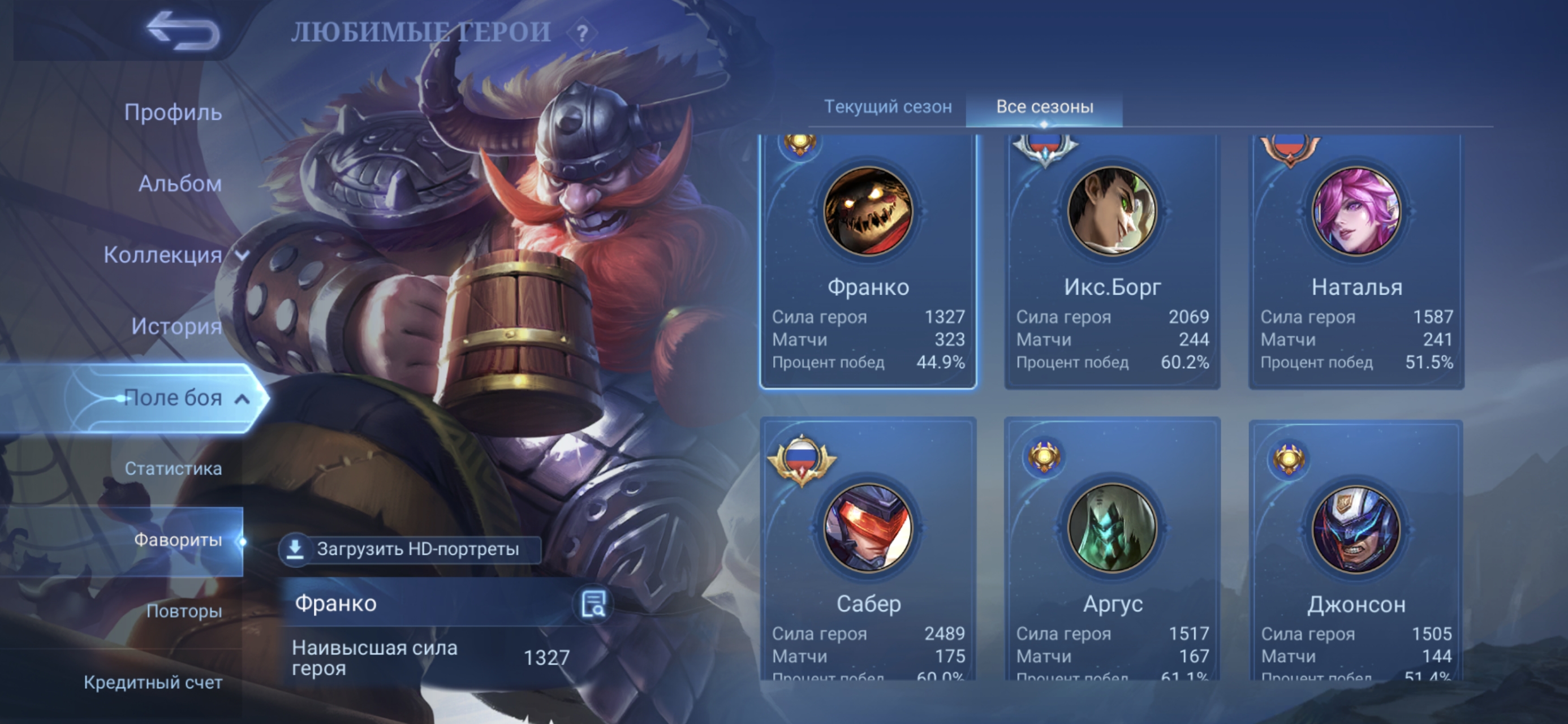The width and height of the screenshot is (1568, 724).
Task: Open the Профиль menu entry
Action: point(173,113)
